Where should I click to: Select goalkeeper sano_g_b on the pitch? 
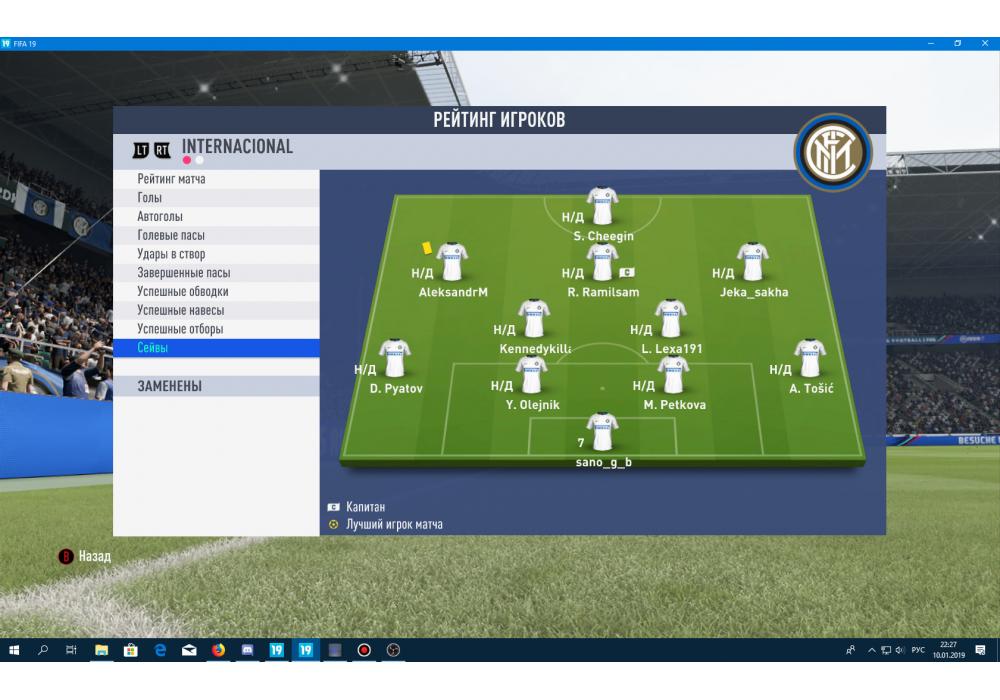tap(602, 433)
